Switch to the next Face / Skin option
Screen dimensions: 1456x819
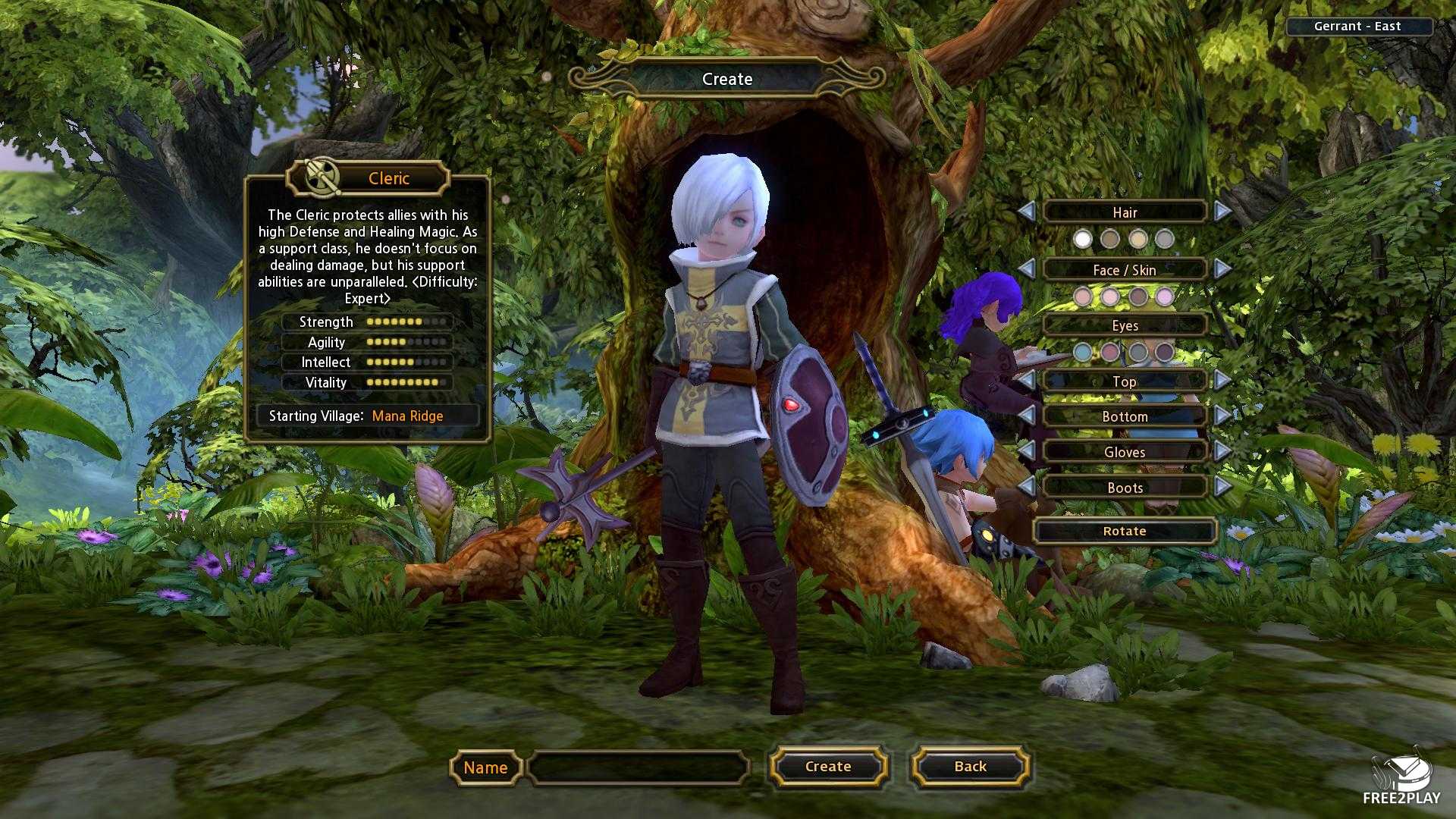pyautogui.click(x=1222, y=269)
